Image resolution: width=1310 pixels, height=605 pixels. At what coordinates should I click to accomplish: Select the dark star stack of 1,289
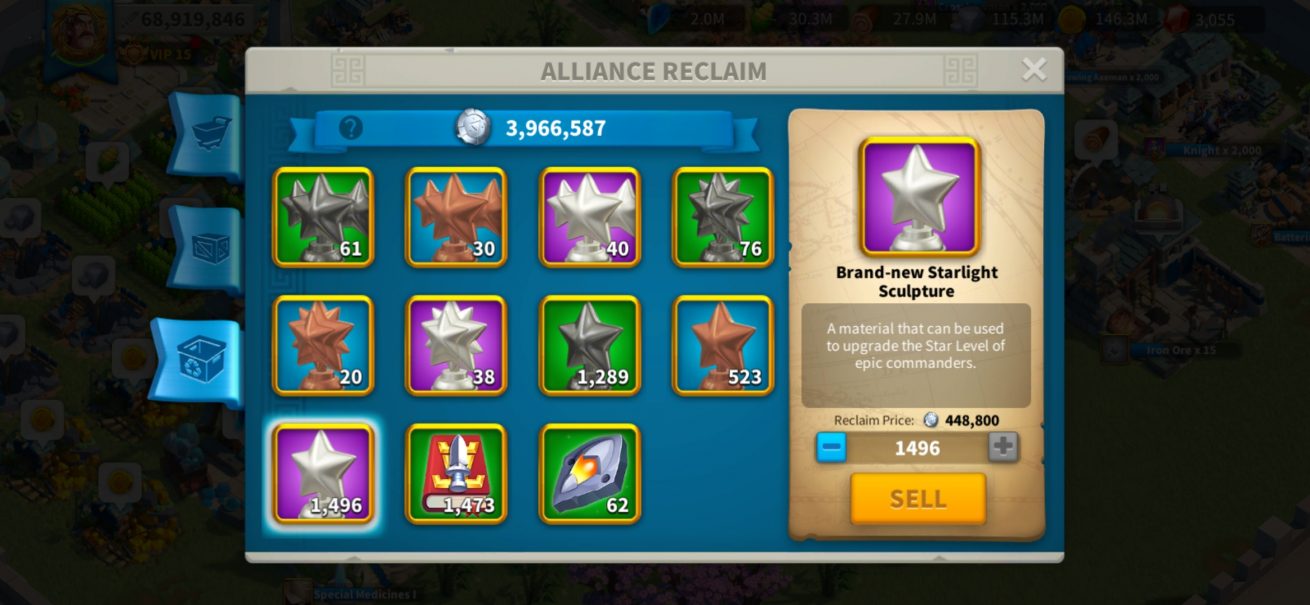[590, 345]
